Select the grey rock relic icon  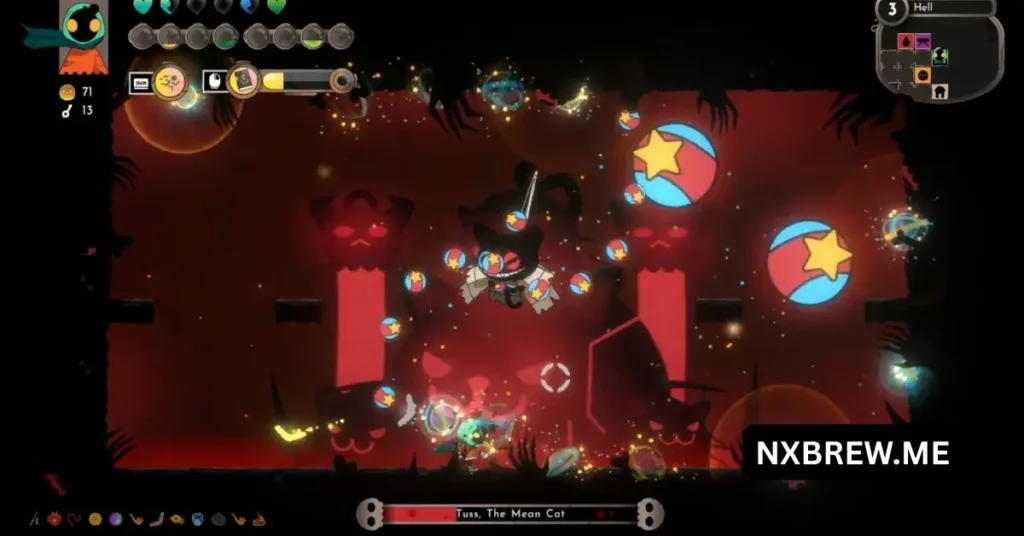click(x=217, y=519)
